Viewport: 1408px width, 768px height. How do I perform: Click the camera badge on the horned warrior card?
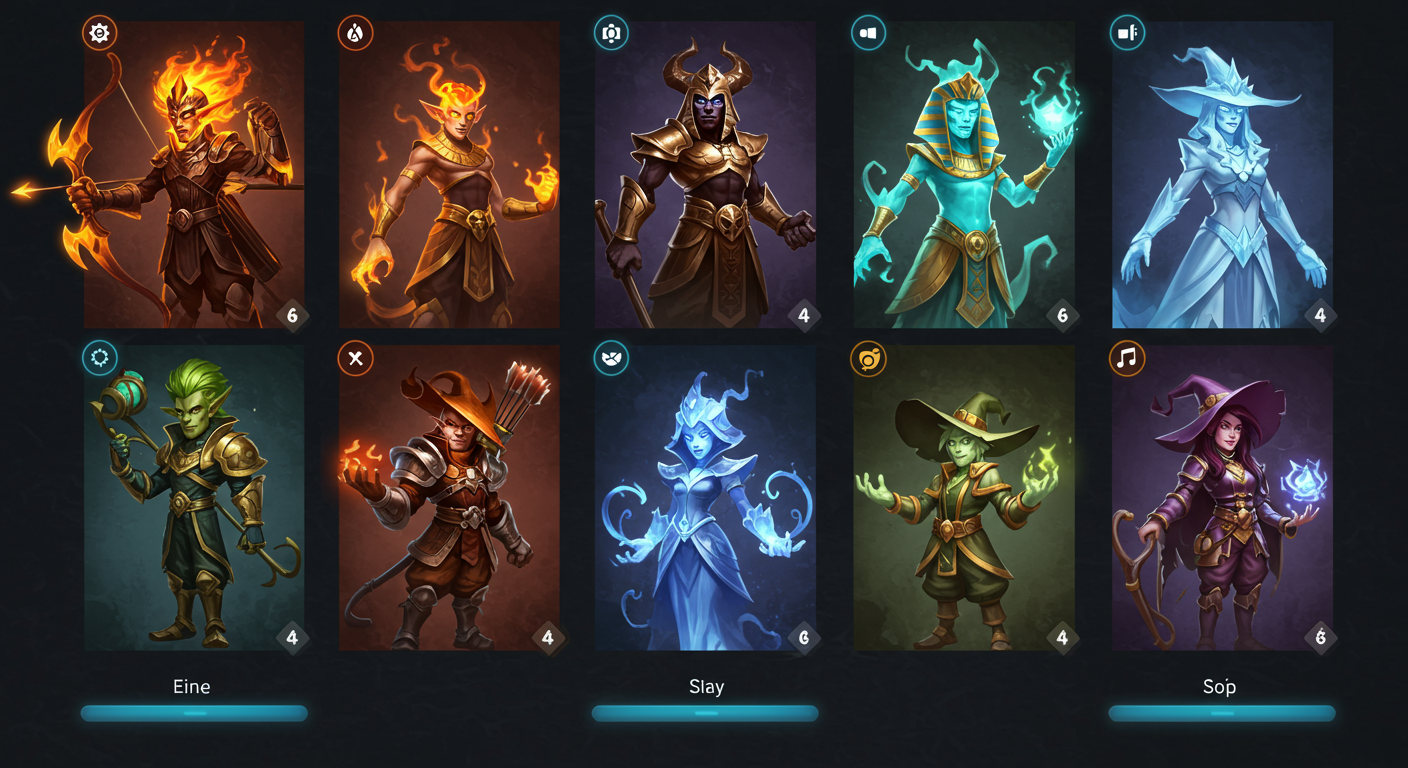611,33
